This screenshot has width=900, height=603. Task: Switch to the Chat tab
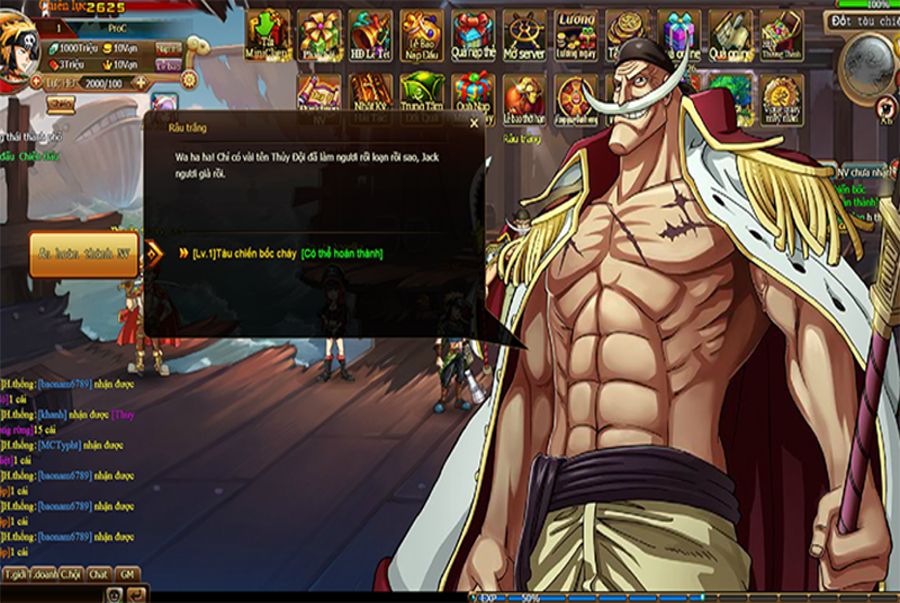coord(98,575)
